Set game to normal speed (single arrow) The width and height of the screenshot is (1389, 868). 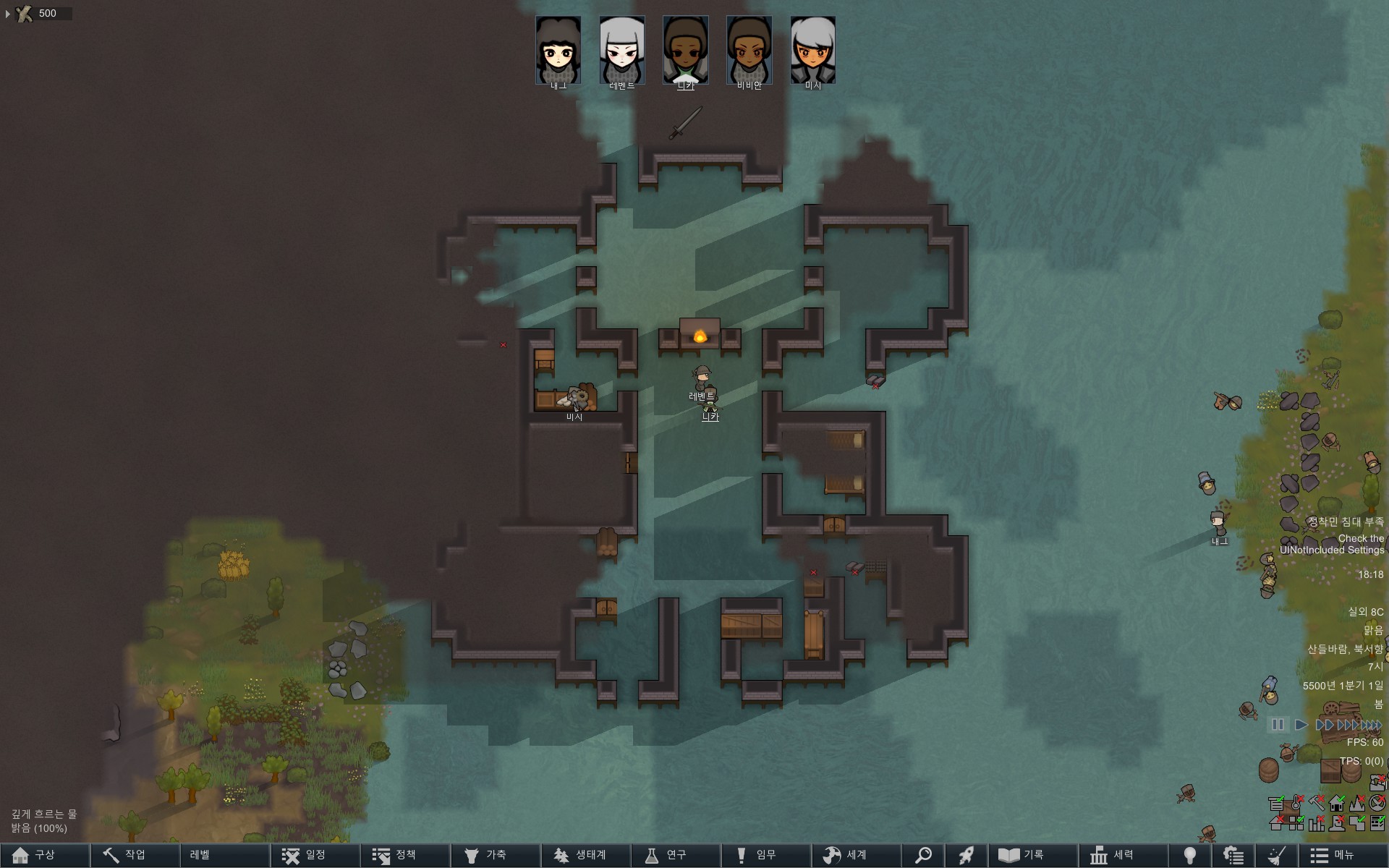click(x=1301, y=724)
